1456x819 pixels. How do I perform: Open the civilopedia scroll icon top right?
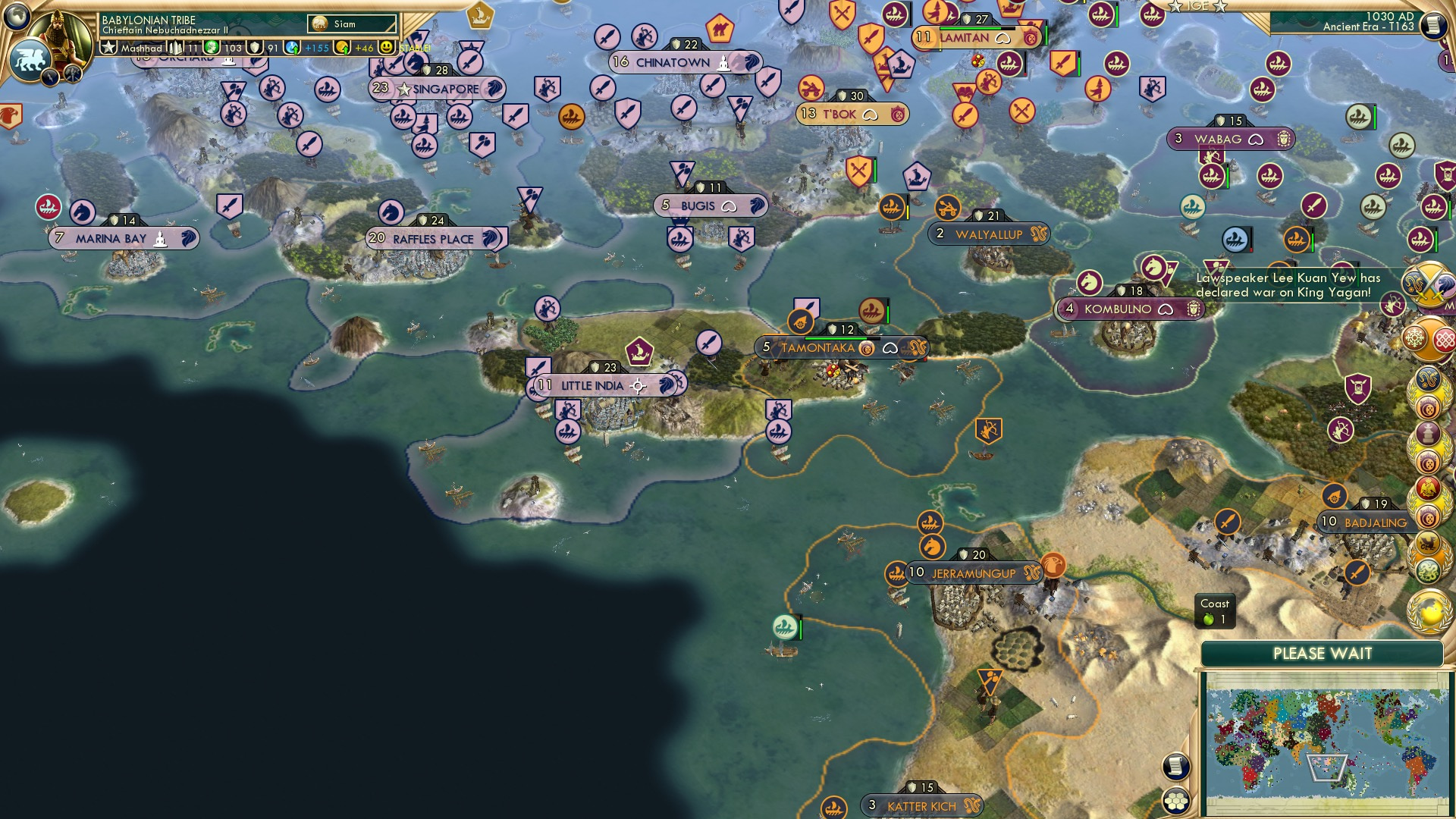point(1432,27)
